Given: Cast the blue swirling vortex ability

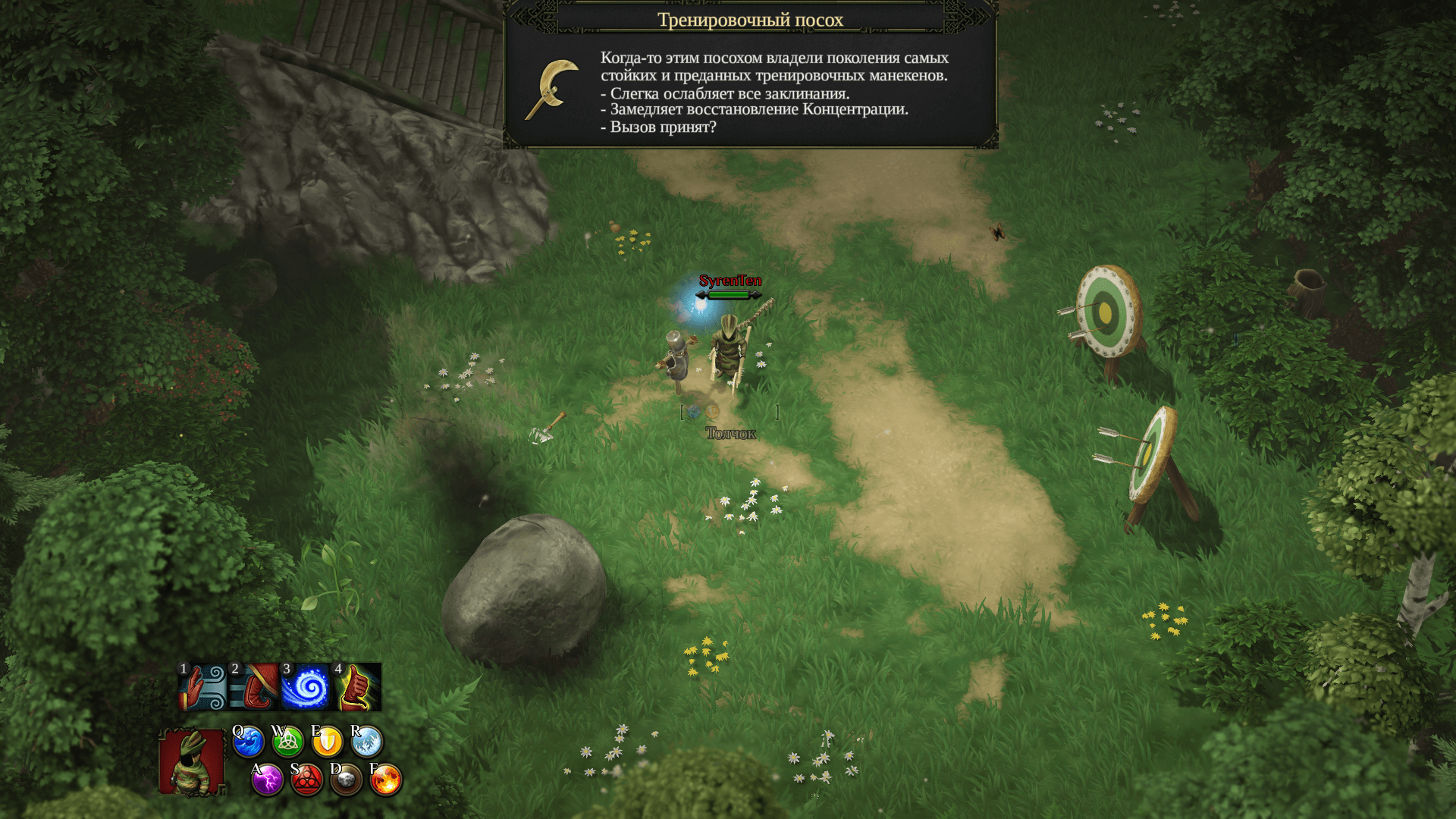Looking at the screenshot, I should [306, 687].
